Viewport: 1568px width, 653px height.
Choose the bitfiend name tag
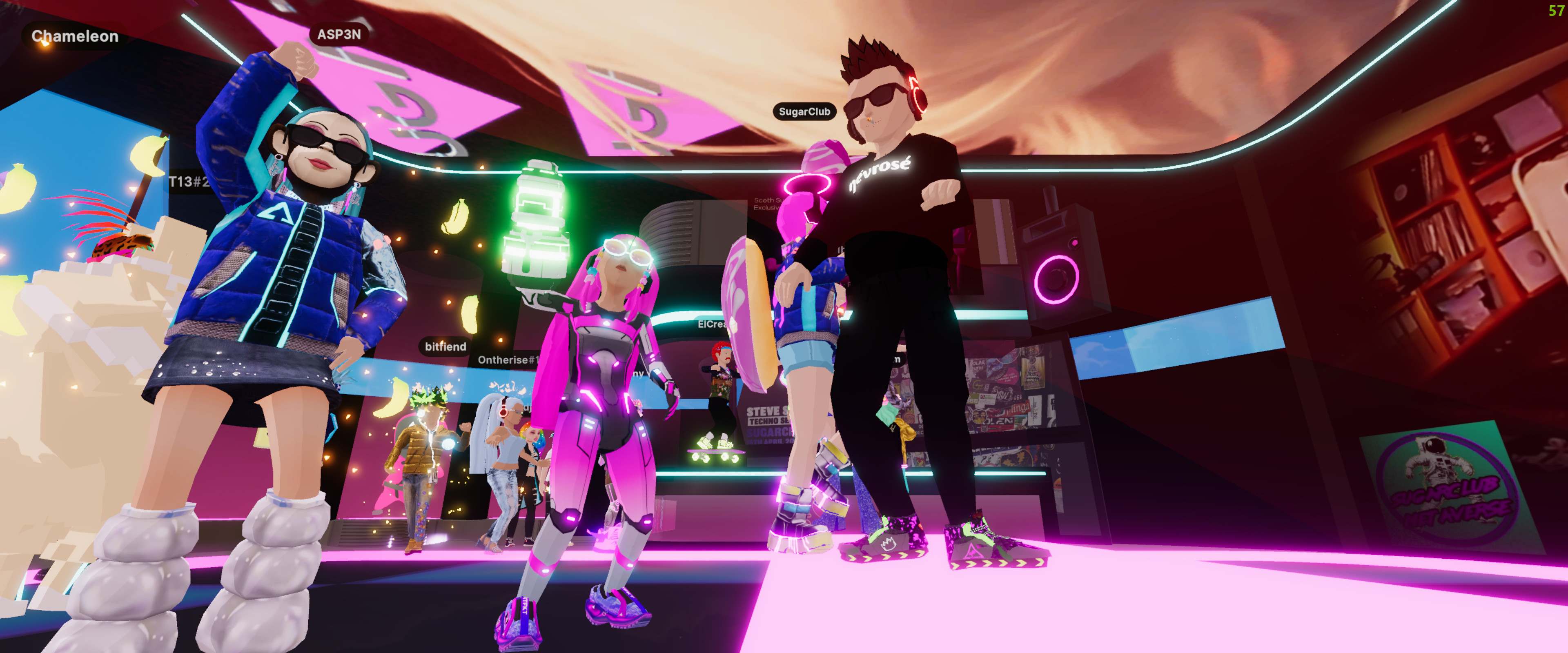pos(445,346)
